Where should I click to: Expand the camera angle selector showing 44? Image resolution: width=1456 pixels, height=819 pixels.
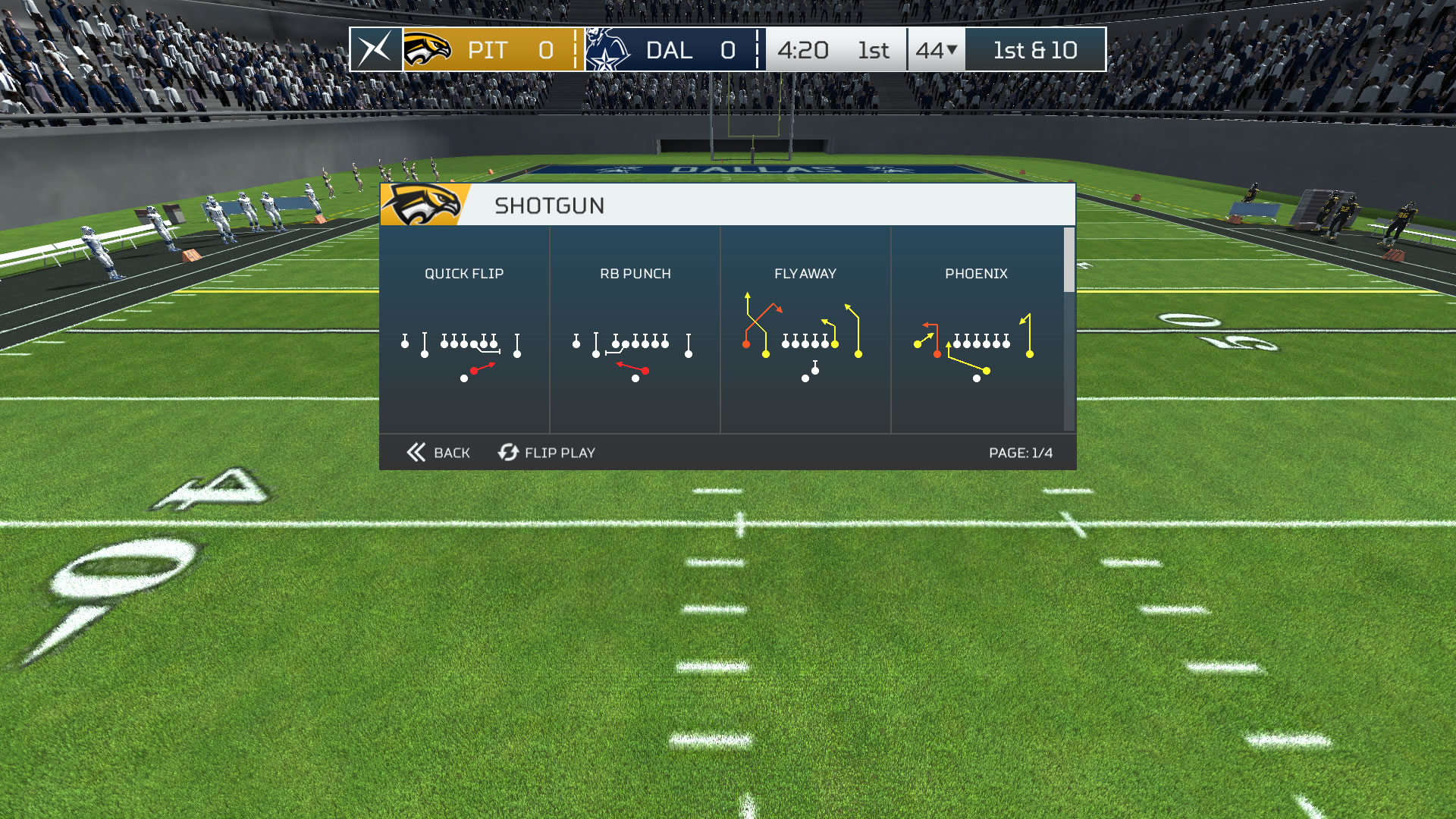936,50
